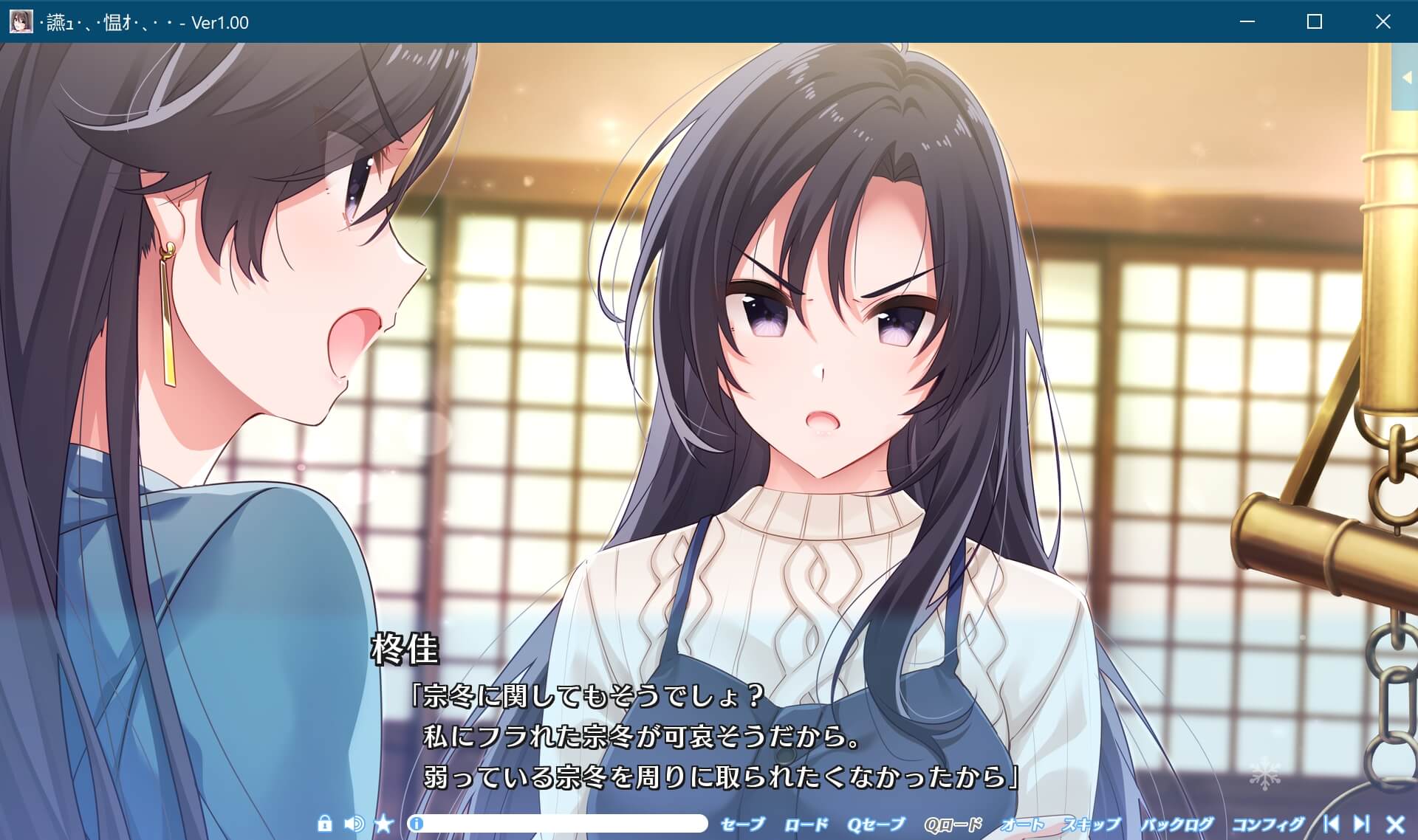Click the dialogue text to advance
1418x840 pixels.
pyautogui.click(x=709, y=731)
